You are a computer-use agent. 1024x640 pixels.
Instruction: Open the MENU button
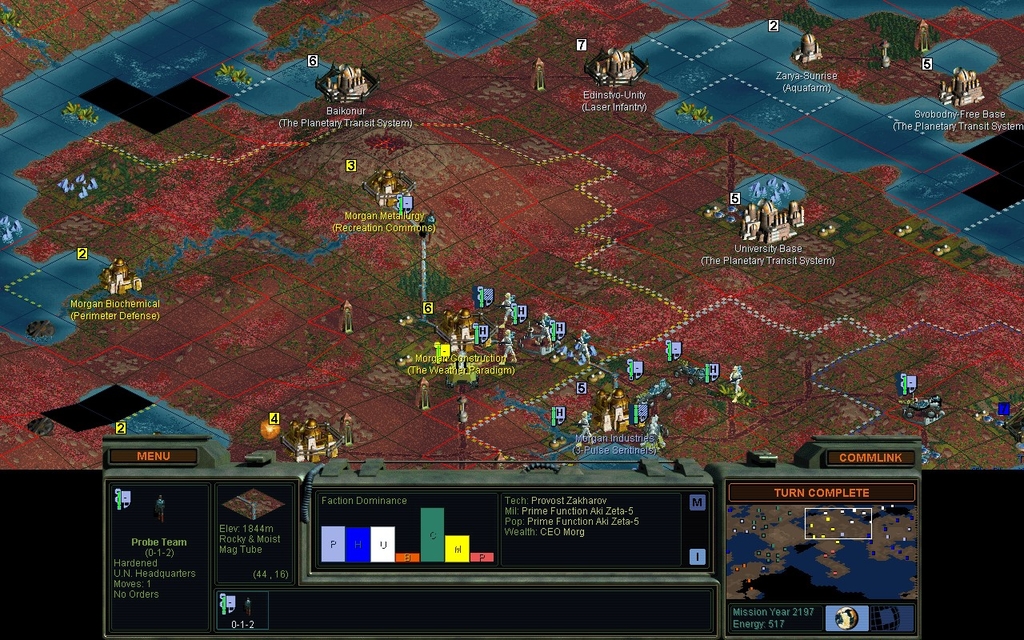pyautogui.click(x=153, y=456)
